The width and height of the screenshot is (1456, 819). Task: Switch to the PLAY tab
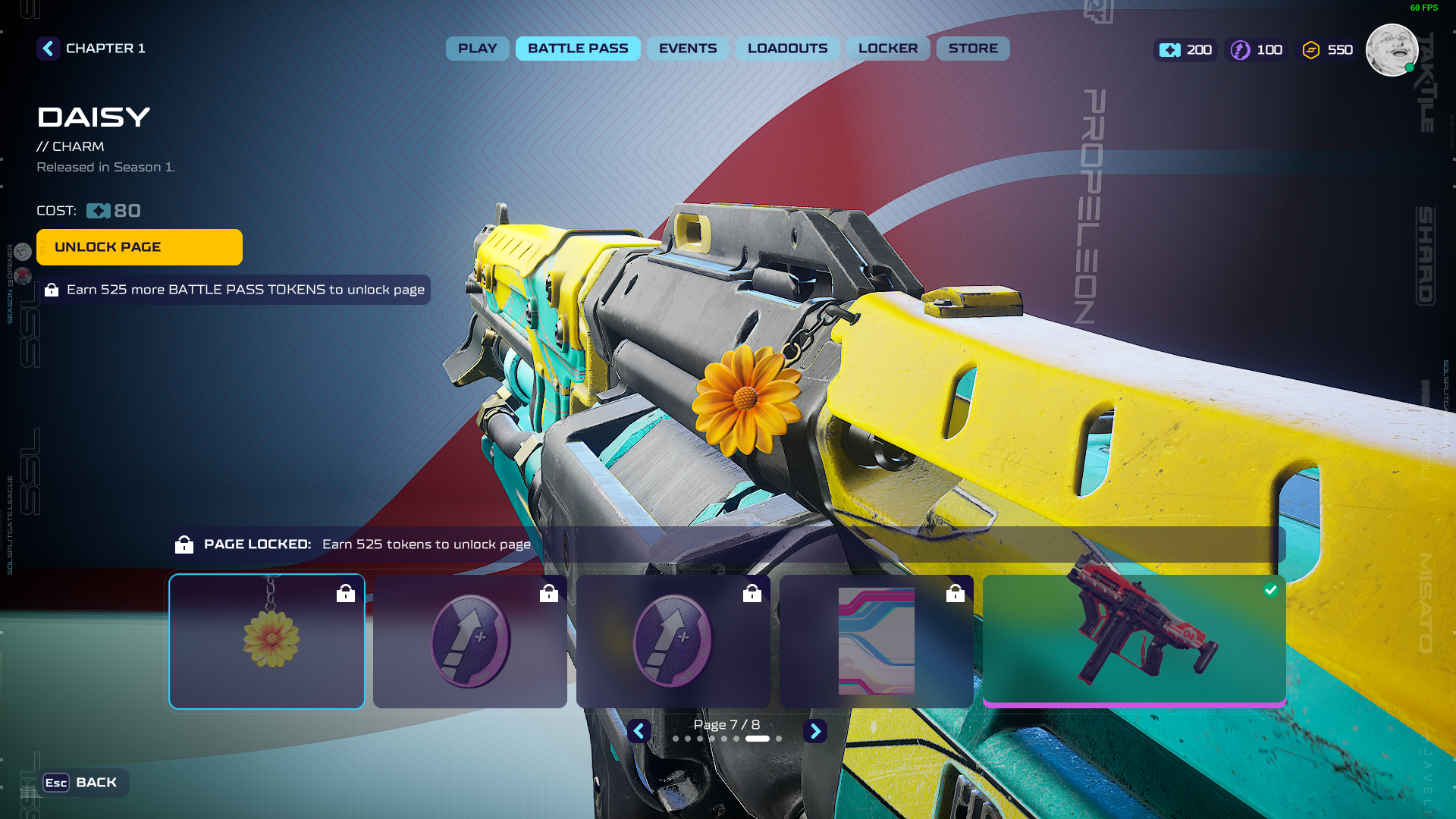(x=477, y=49)
